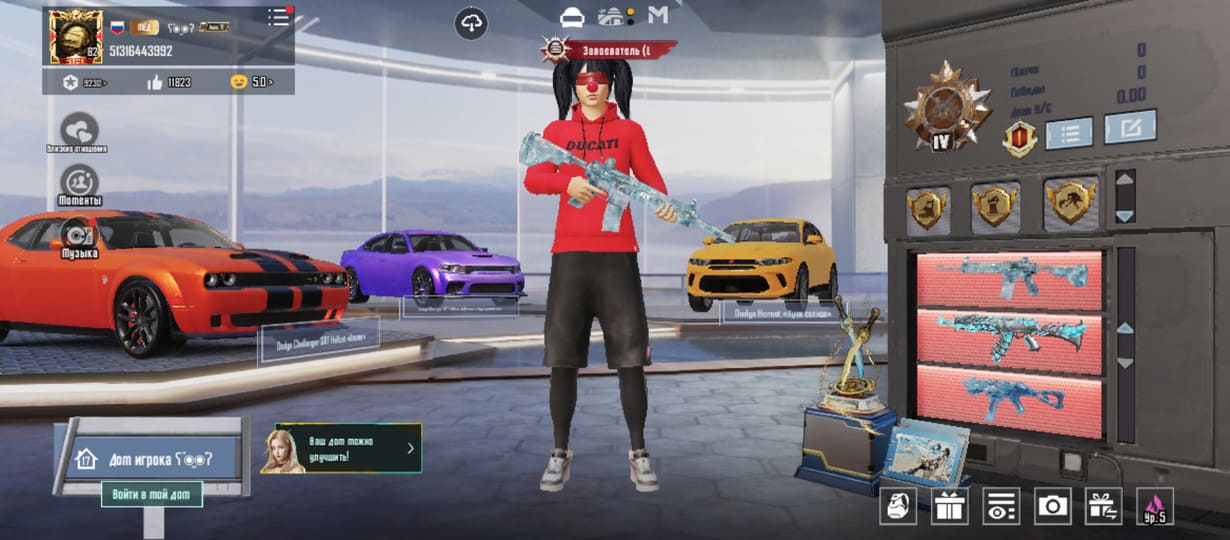
Task: Click the edit button in the rank panel
Action: pos(1130,127)
